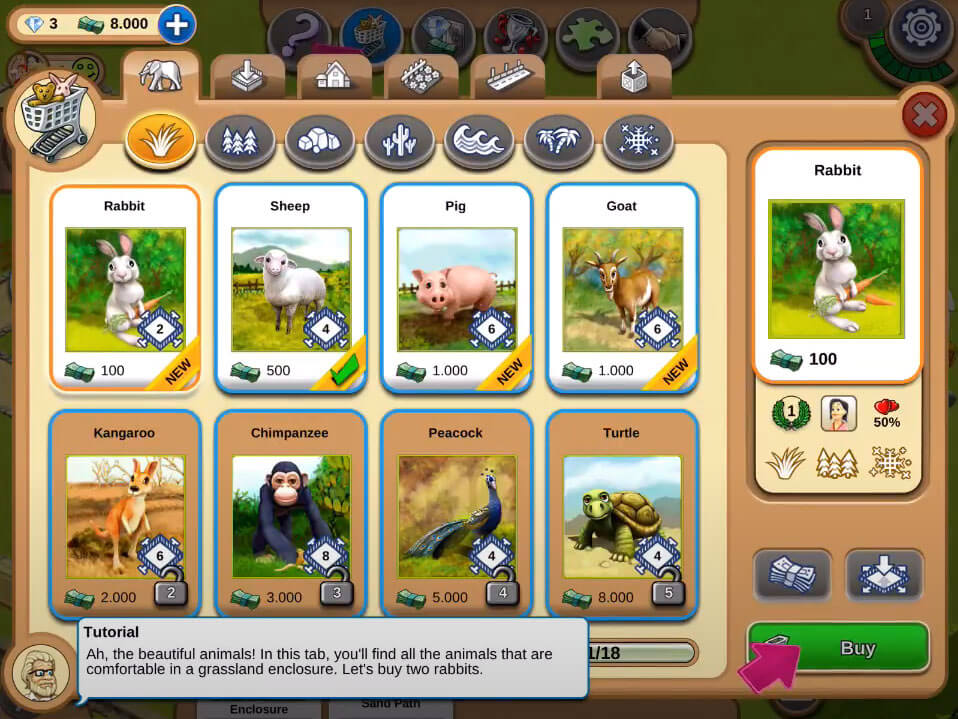This screenshot has width=958, height=719.
Task: Open the settings gear
Action: coord(920,28)
